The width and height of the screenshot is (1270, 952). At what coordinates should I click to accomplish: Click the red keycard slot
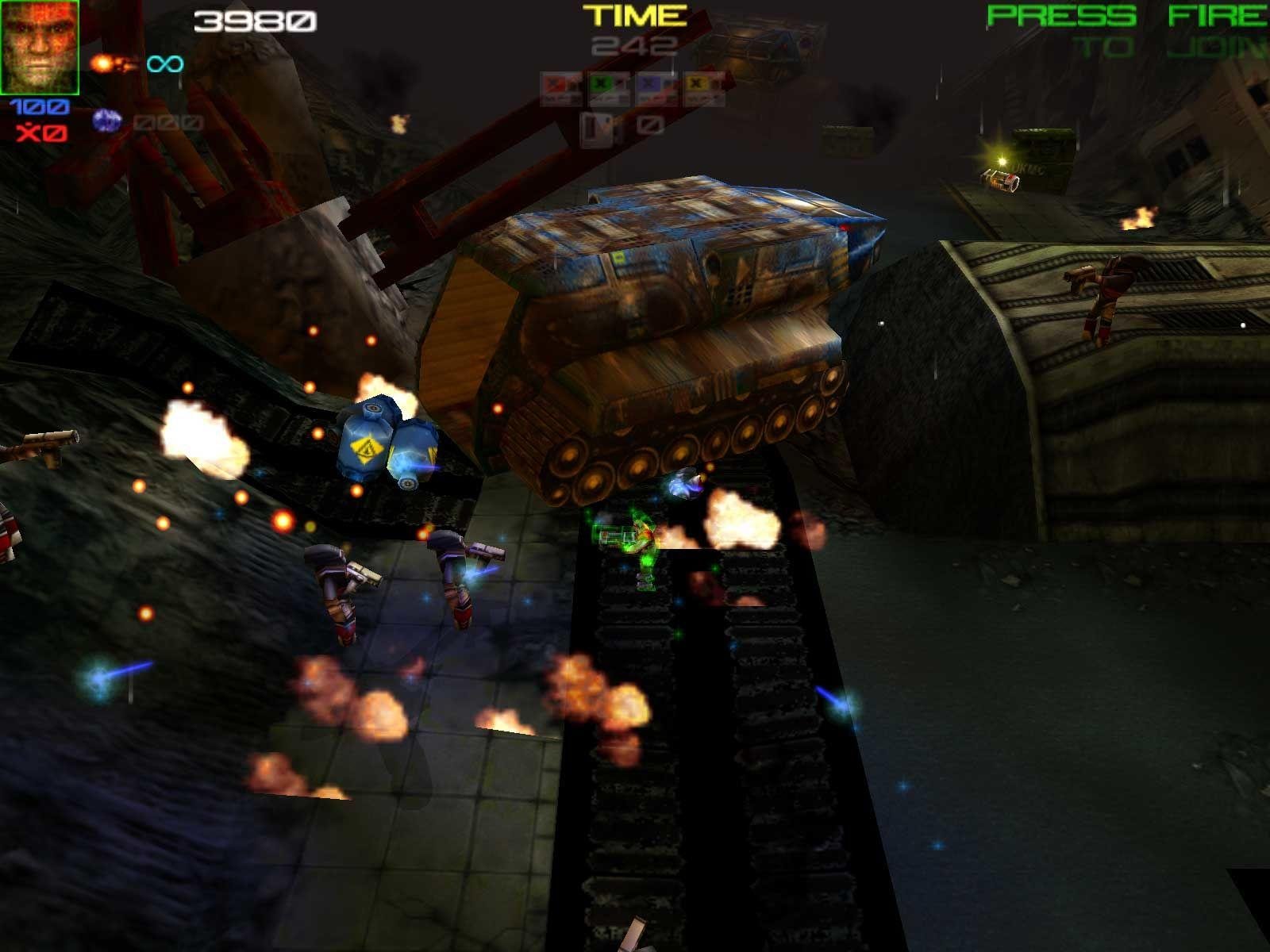click(561, 89)
